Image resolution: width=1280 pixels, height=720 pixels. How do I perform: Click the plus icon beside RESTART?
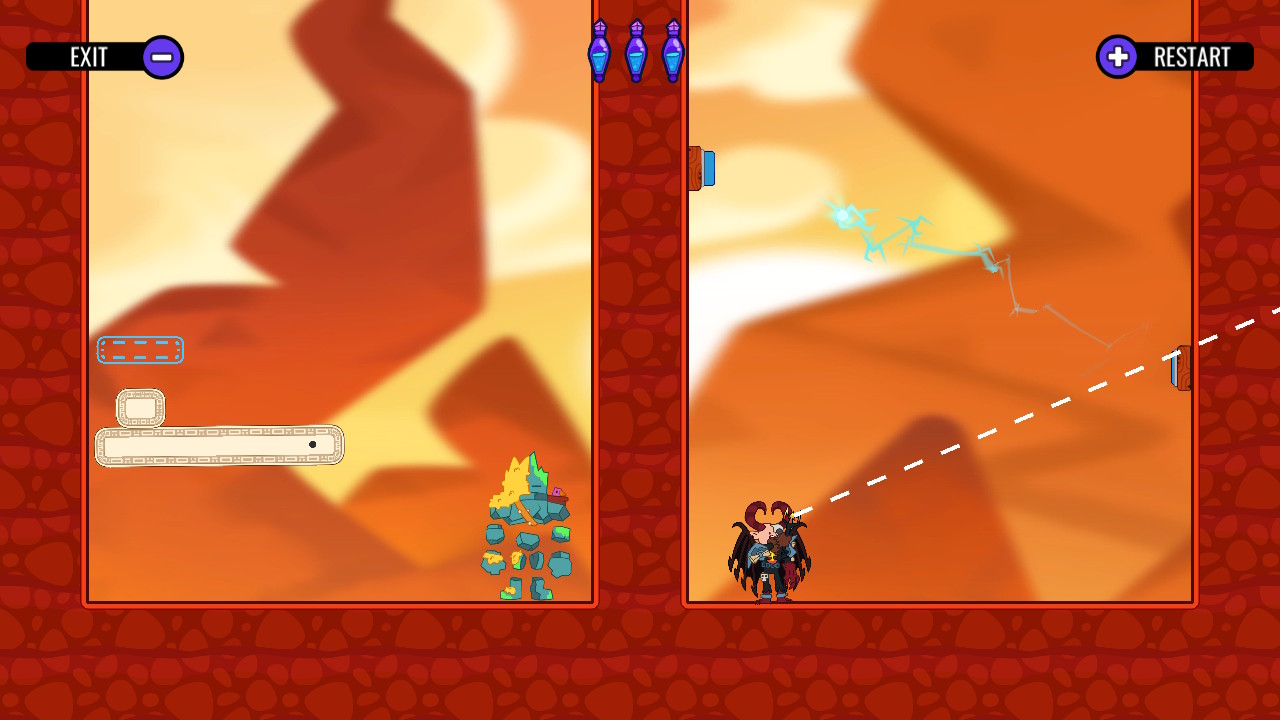(1117, 58)
